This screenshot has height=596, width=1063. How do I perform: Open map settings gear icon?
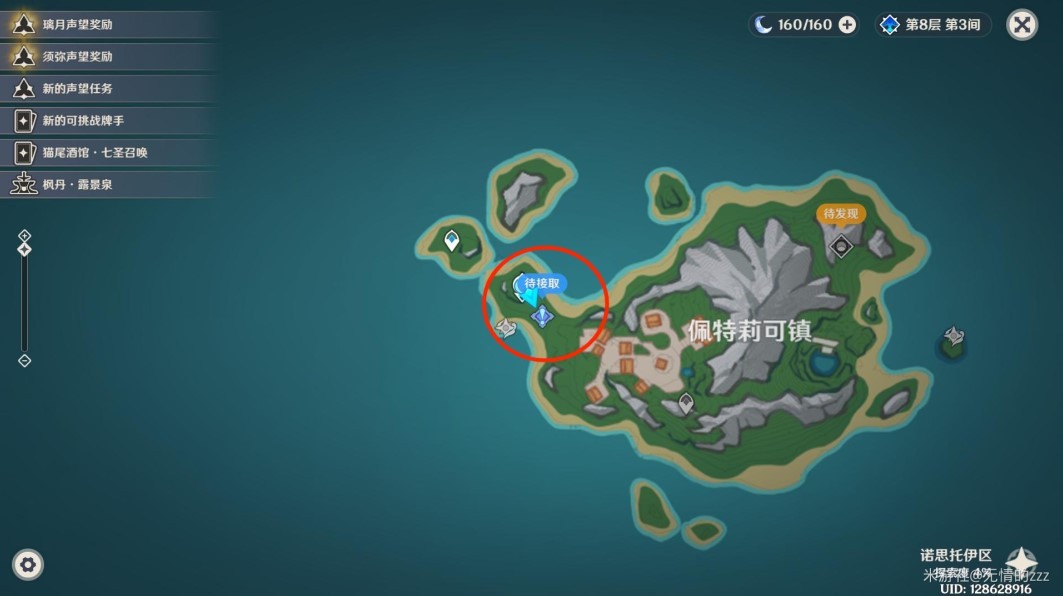[x=28, y=565]
